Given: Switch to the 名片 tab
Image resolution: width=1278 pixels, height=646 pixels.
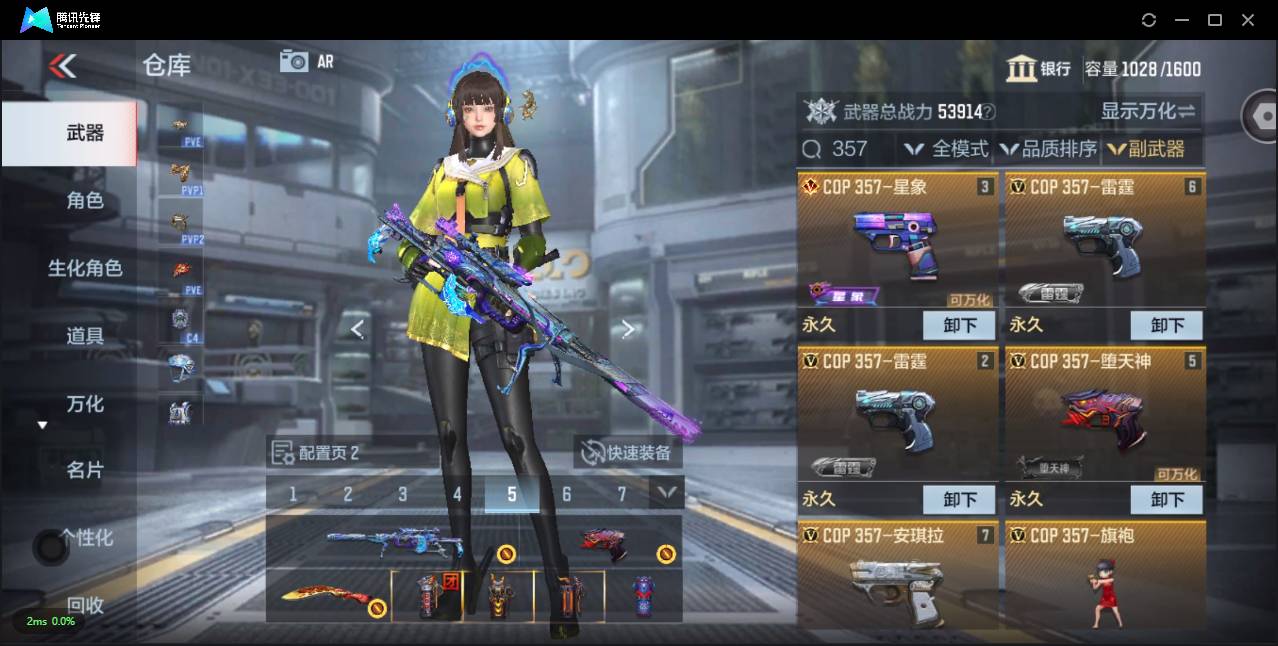Looking at the screenshot, I should (x=85, y=470).
